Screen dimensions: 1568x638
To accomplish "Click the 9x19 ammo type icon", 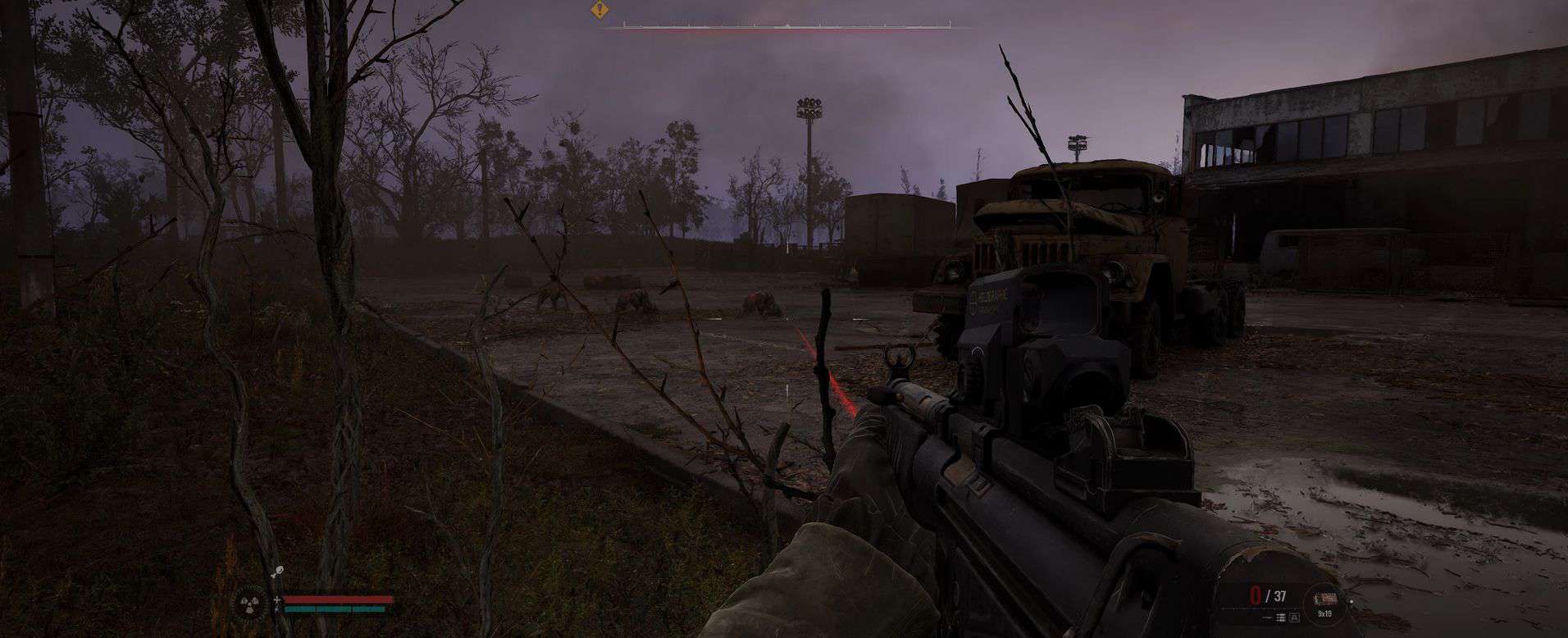I will 1324,600.
